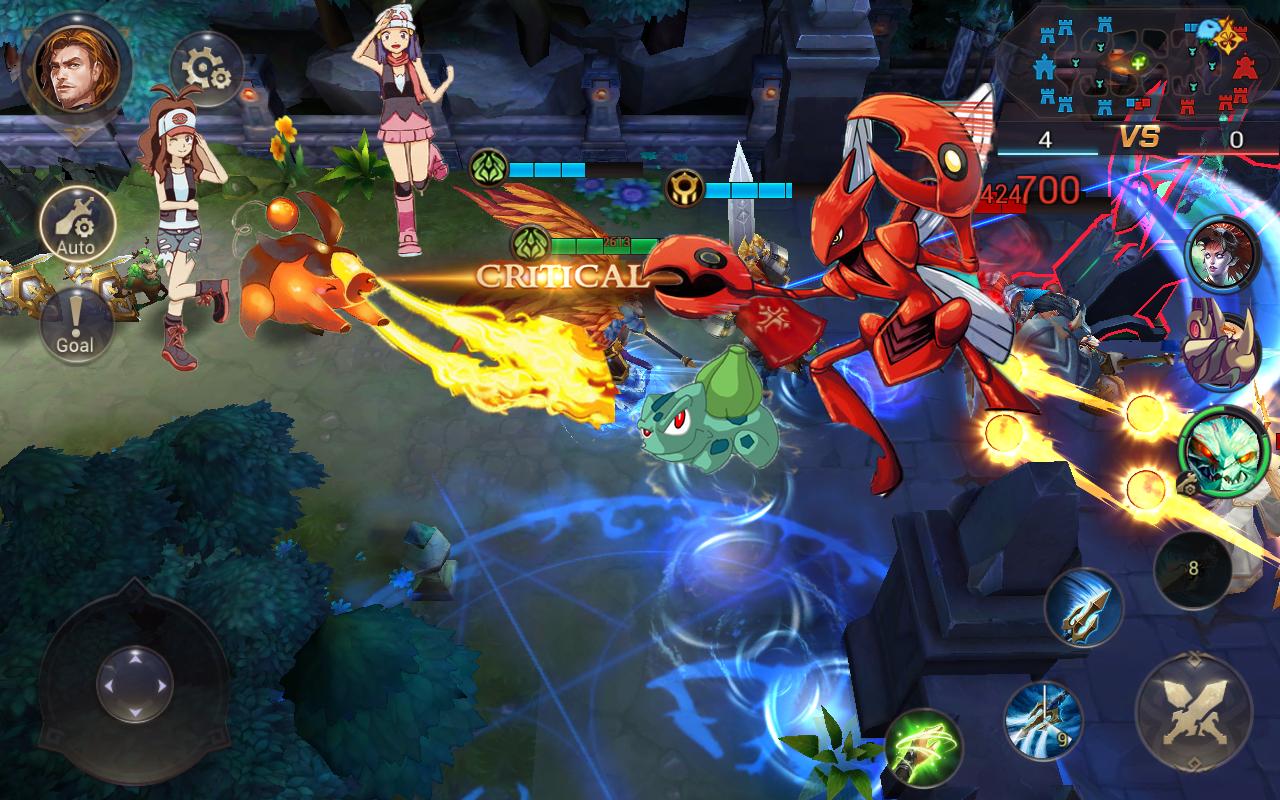Toggle the Auto battle button
1280x800 pixels.
pyautogui.click(x=76, y=226)
